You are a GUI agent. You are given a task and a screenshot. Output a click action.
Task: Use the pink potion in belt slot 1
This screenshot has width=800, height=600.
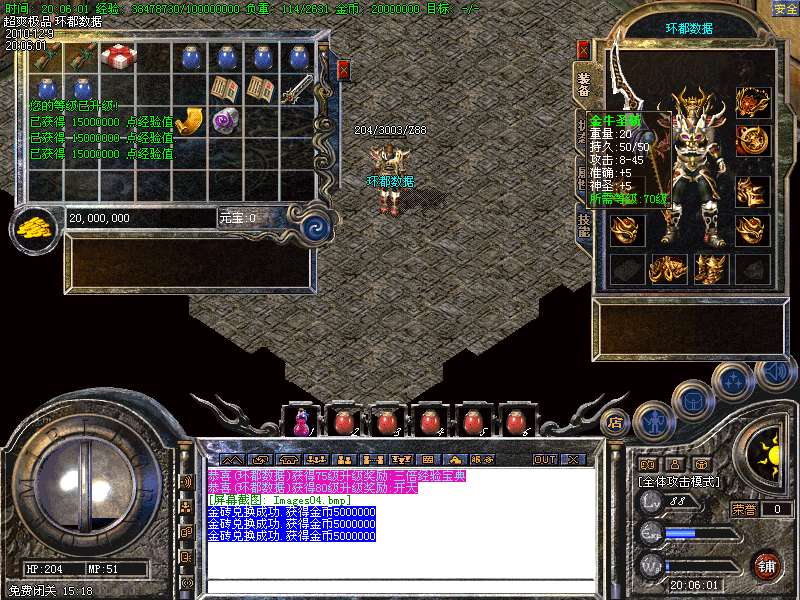(301, 422)
